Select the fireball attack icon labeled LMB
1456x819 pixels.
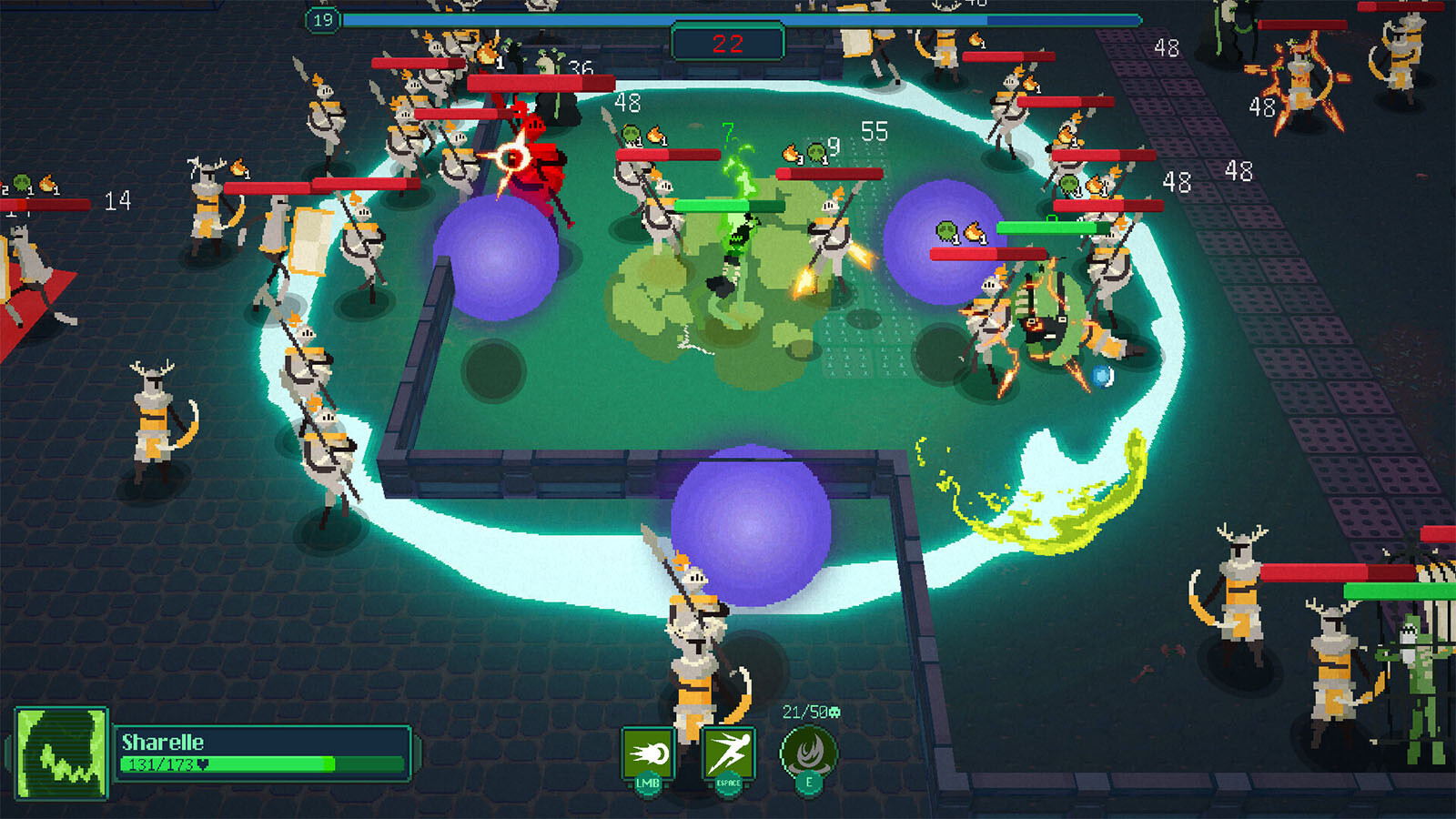648,753
